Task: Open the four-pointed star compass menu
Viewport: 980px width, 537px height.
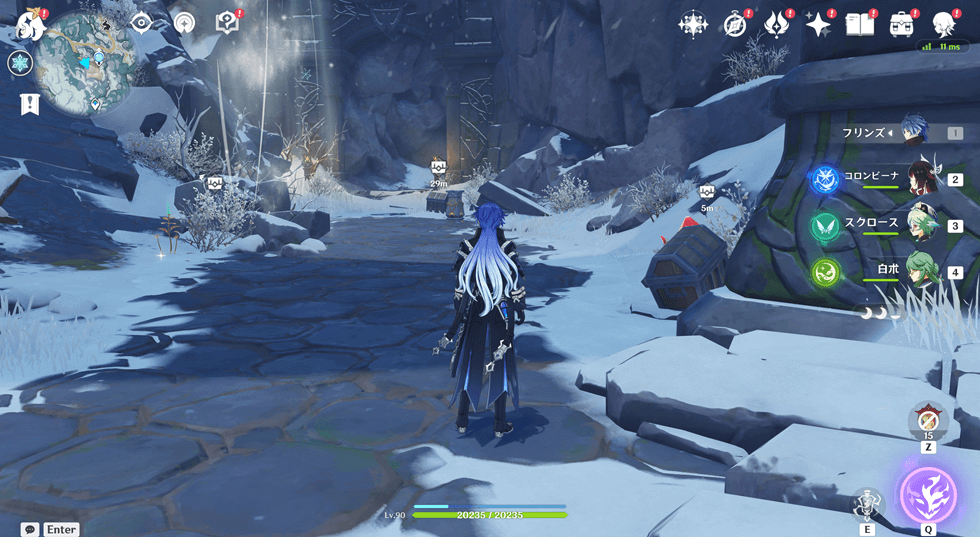Action: click(x=693, y=25)
